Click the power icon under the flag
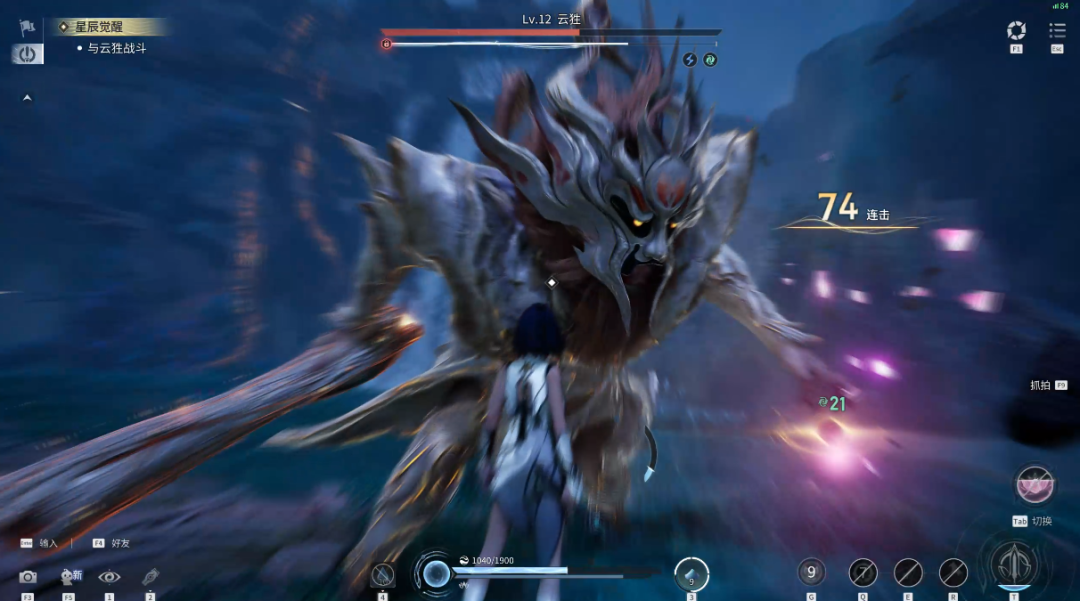1080x601 pixels. pos(27,54)
